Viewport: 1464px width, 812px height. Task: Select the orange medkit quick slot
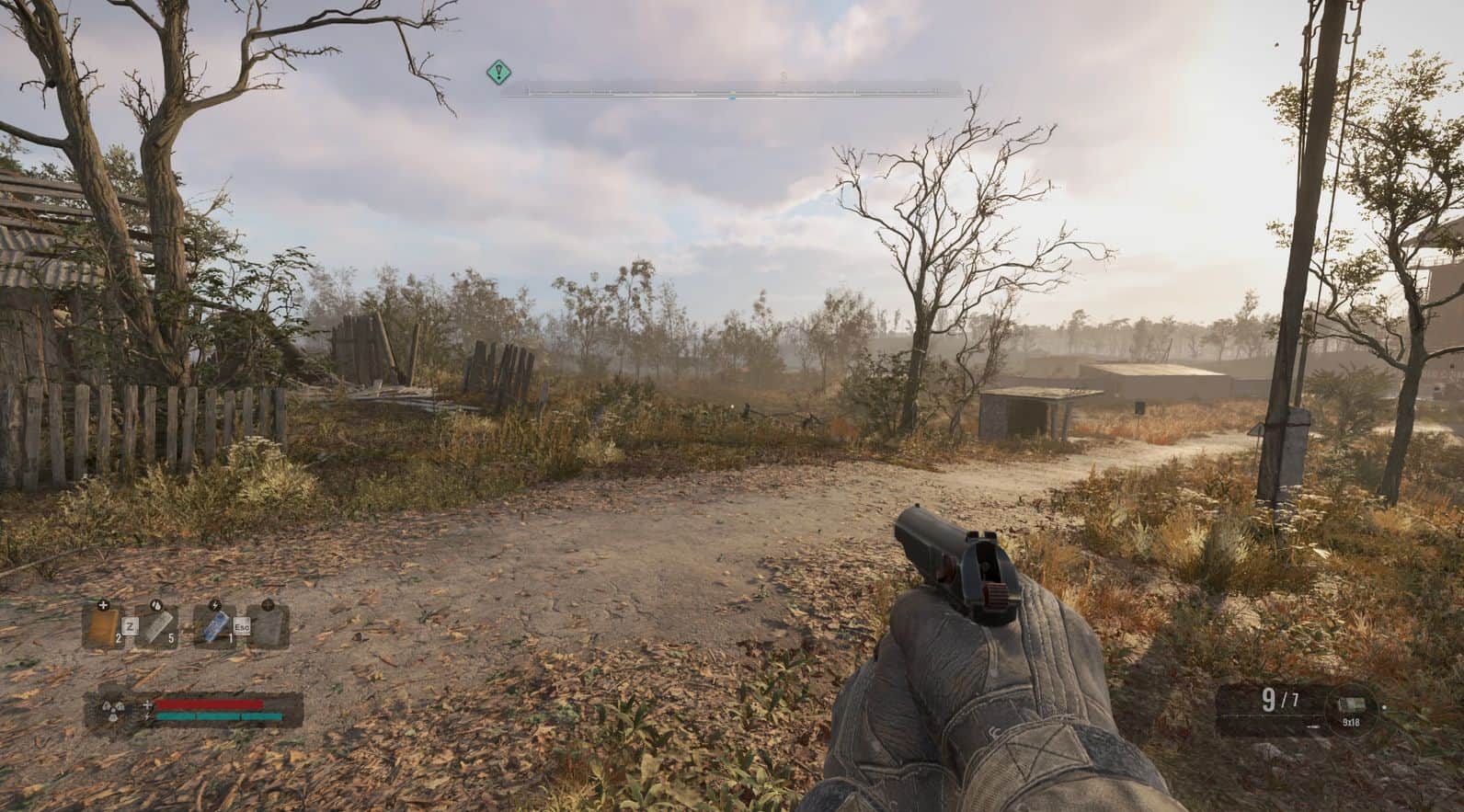(102, 627)
